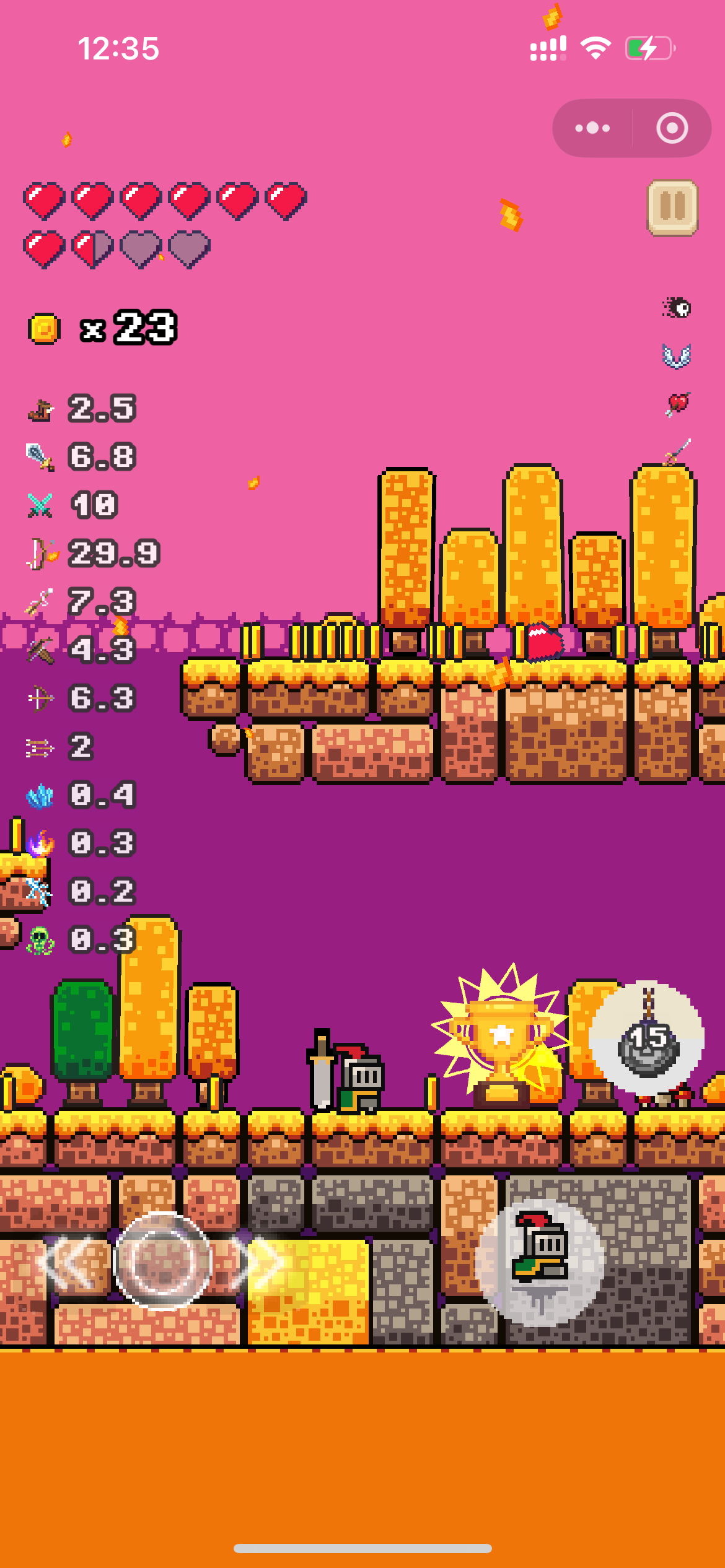This screenshot has width=725, height=1568.
Task: Throw a bomb using the bomb button
Action: coord(646,1039)
